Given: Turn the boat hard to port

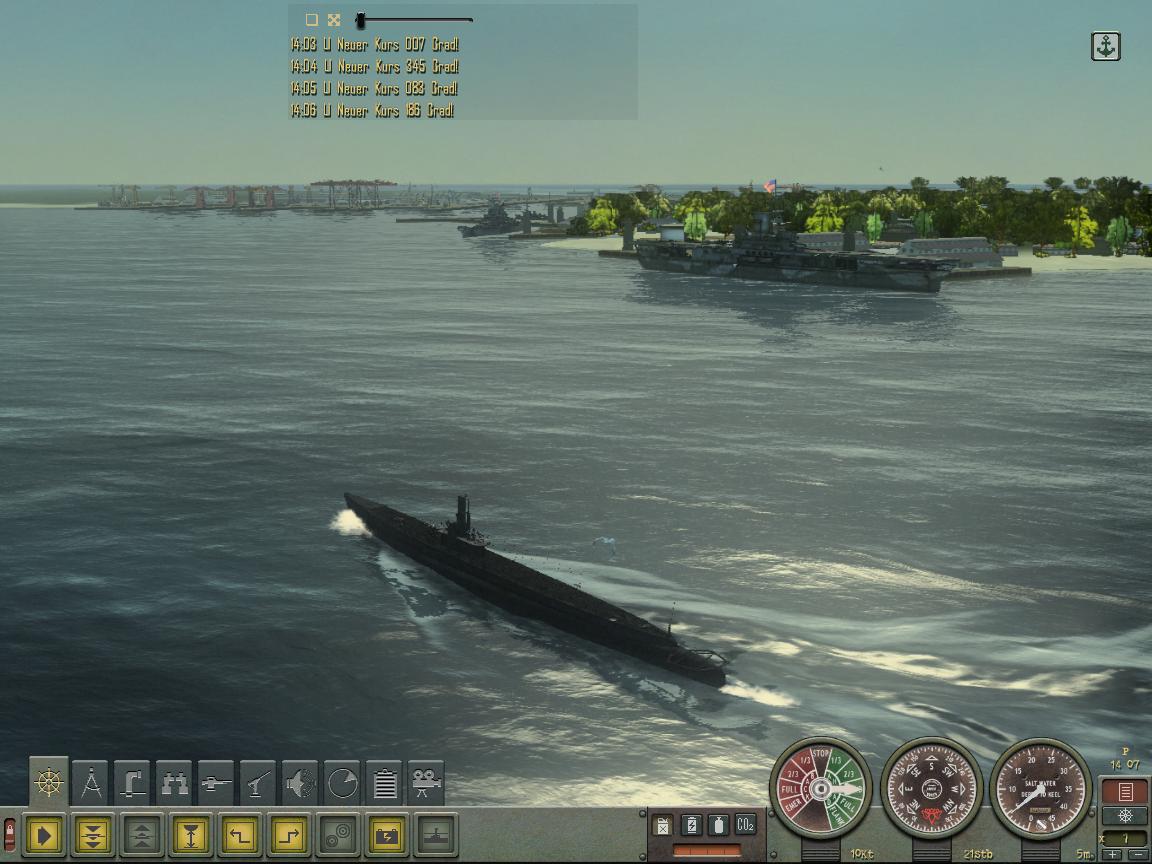Looking at the screenshot, I should tap(240, 835).
